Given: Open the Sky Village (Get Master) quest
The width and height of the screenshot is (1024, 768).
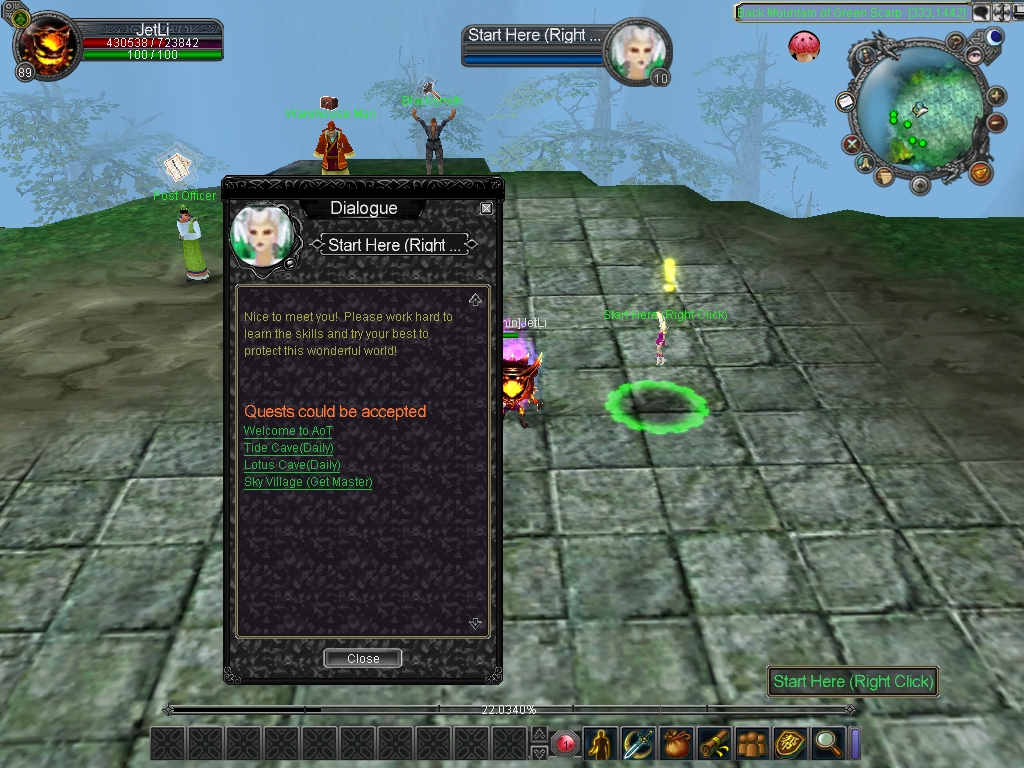Looking at the screenshot, I should (x=308, y=482).
